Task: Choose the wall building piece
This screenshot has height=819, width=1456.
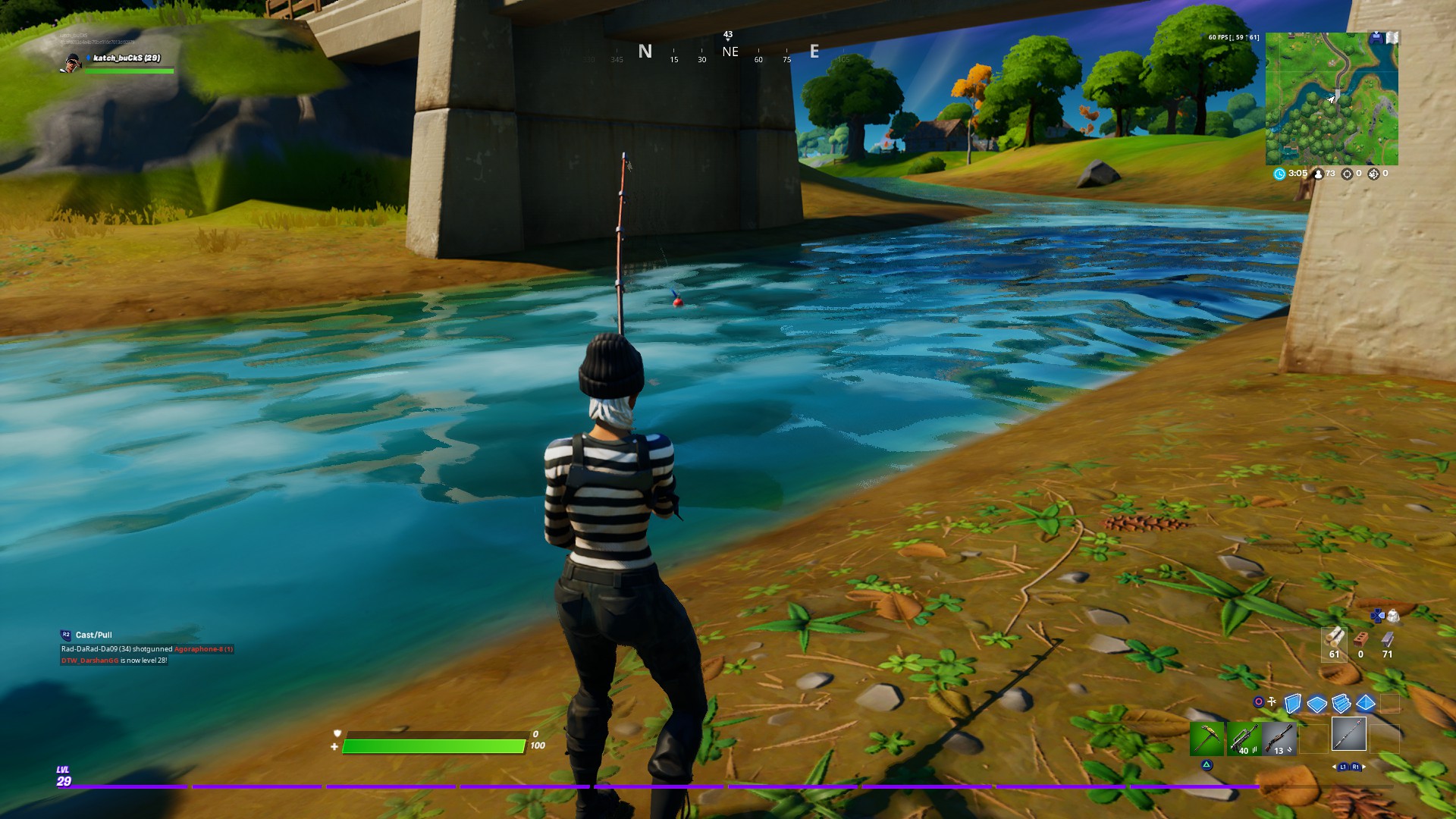Action: coord(1293,704)
